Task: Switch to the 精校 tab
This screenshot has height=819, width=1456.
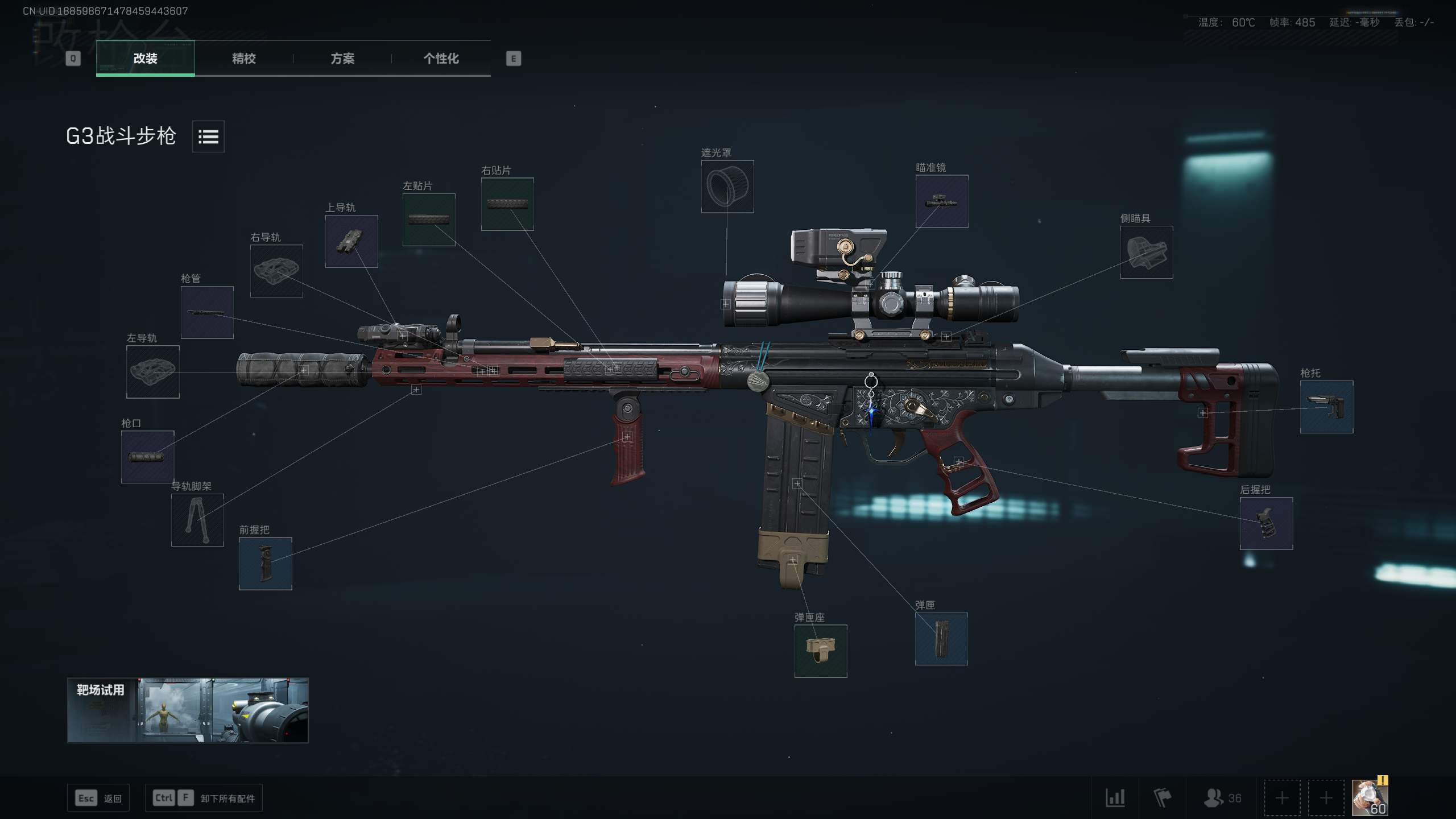Action: pos(243,59)
